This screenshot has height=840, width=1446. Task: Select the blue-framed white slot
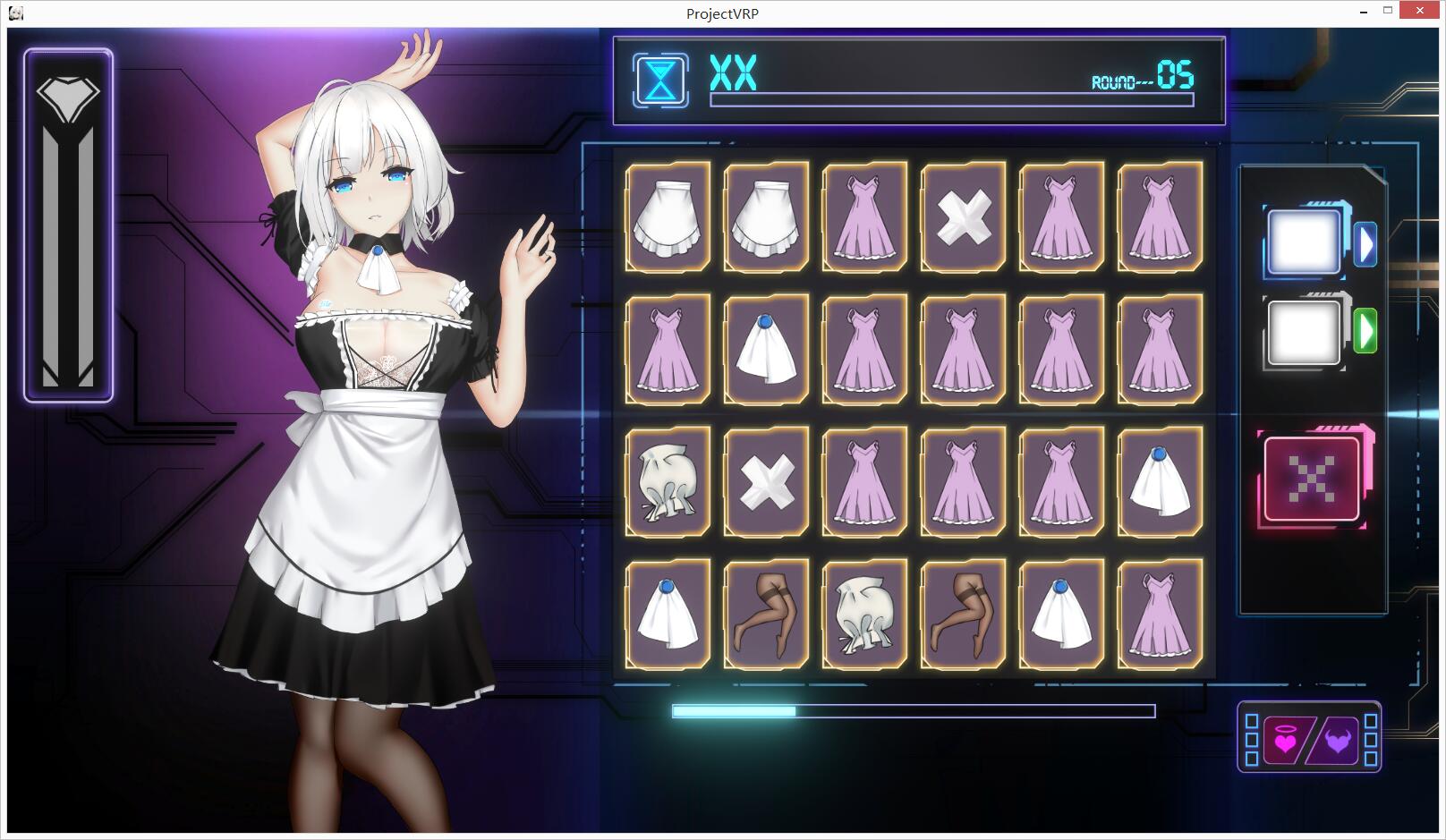click(1304, 242)
